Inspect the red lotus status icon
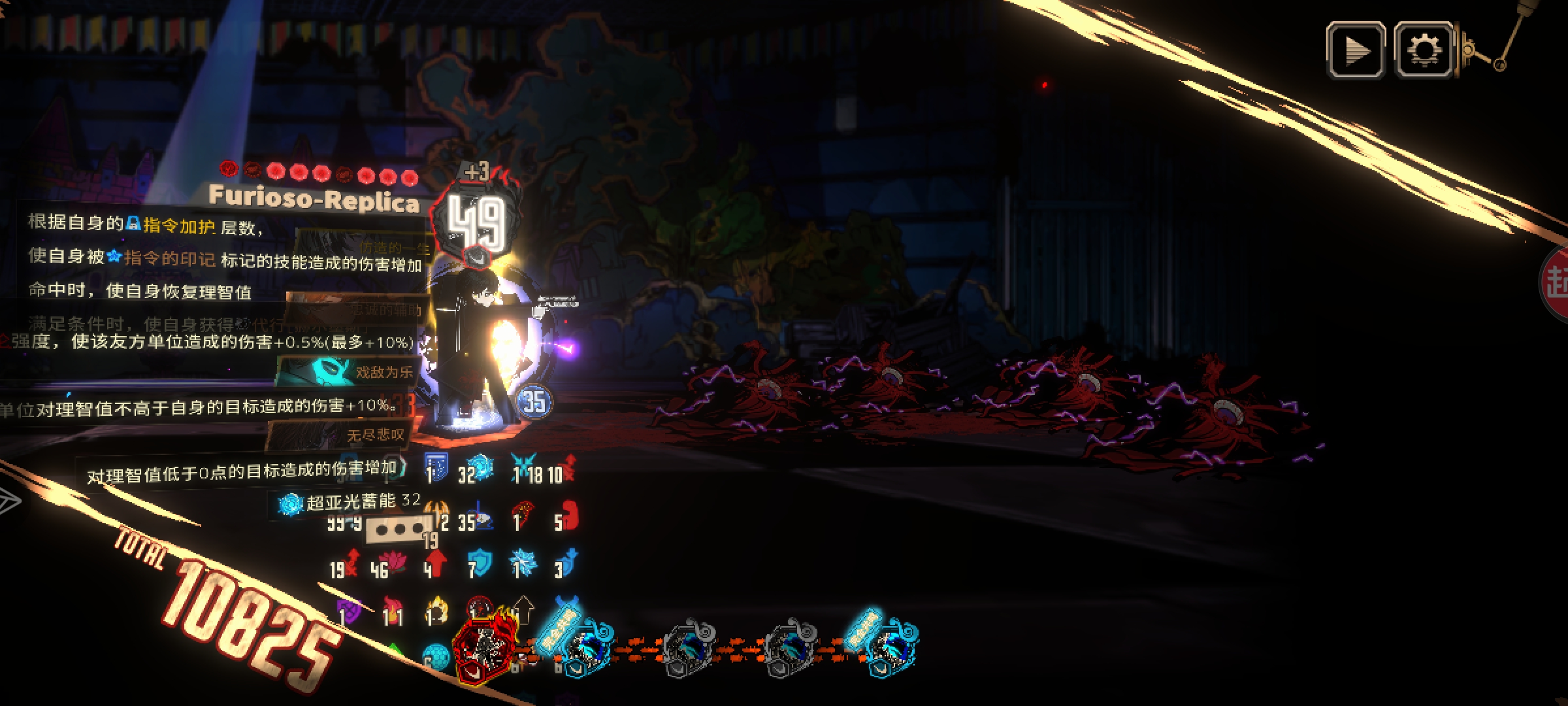This screenshot has height=706, width=1568. click(x=395, y=563)
